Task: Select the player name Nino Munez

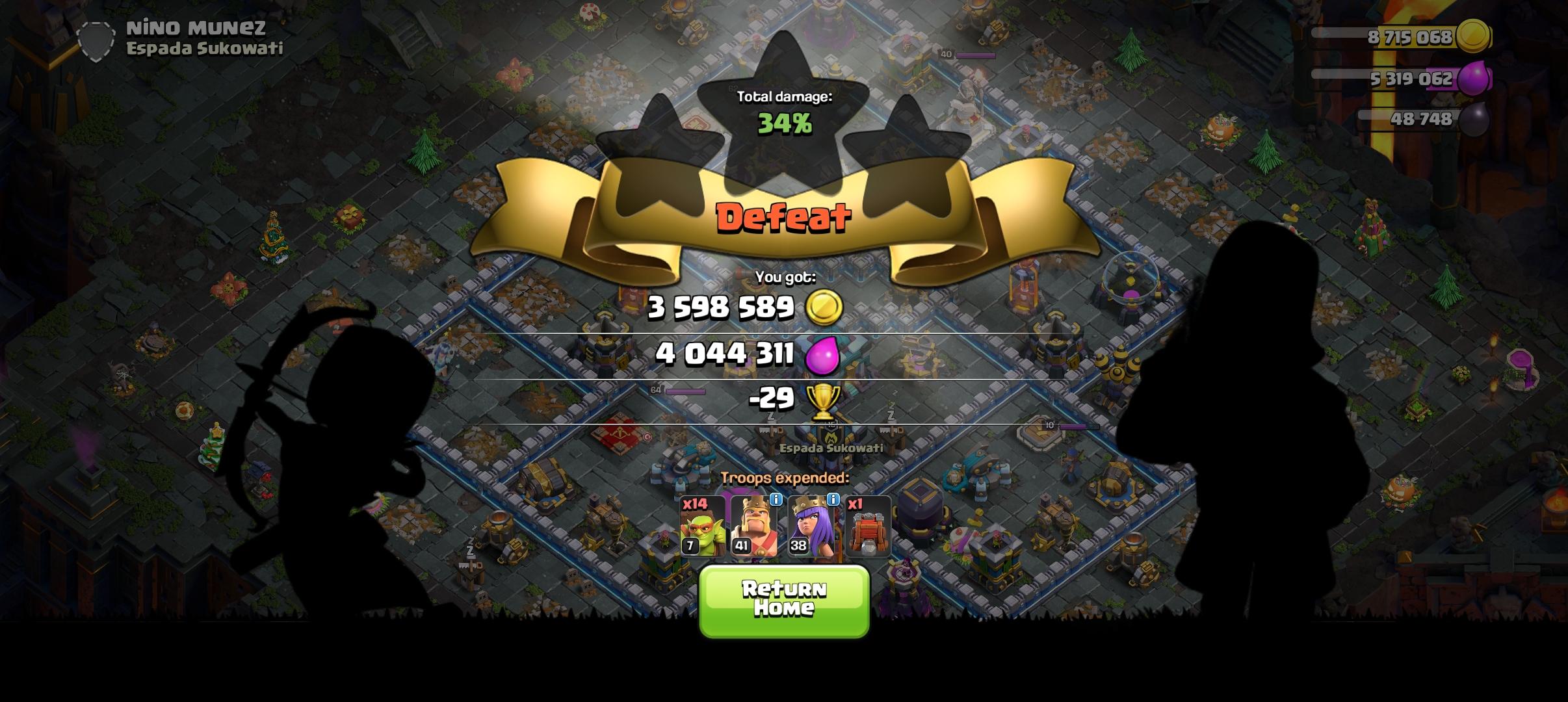Action: (196, 27)
